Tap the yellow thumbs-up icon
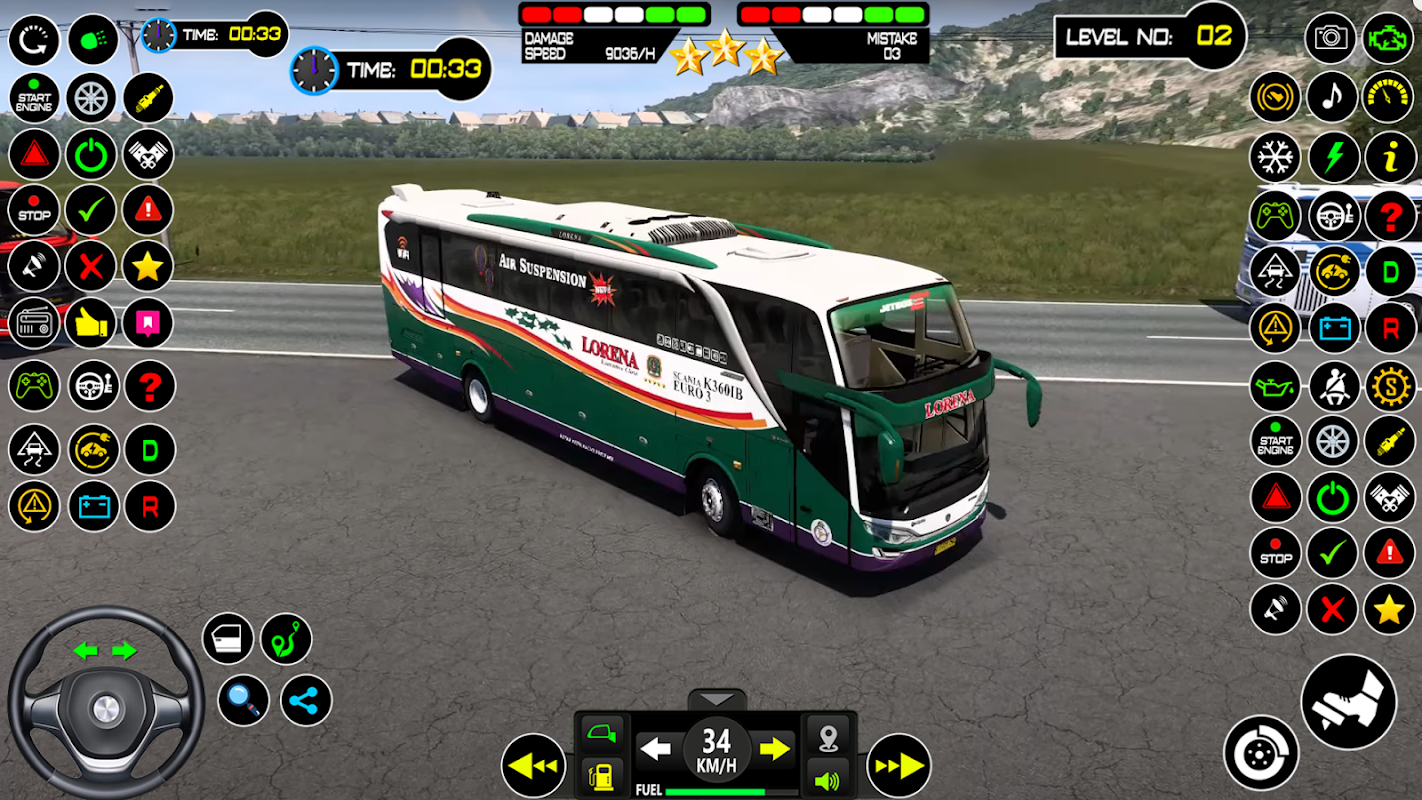1422x800 pixels. (x=91, y=323)
